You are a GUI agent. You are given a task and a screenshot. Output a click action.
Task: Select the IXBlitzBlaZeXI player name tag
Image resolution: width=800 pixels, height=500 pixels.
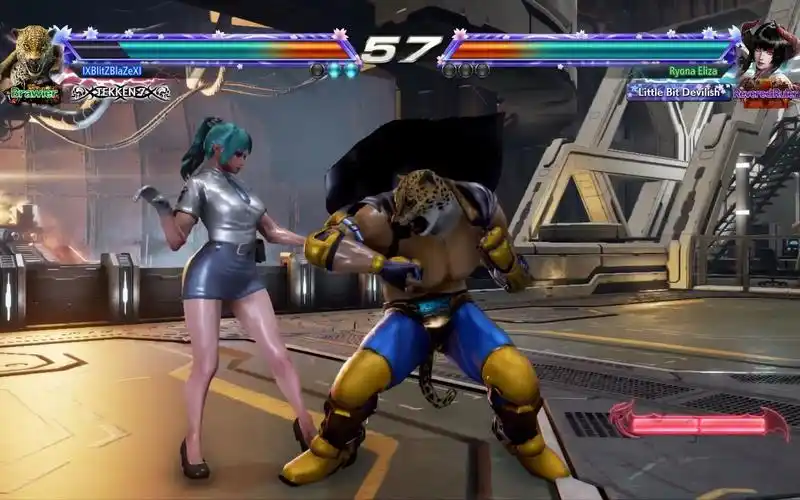[x=112, y=71]
